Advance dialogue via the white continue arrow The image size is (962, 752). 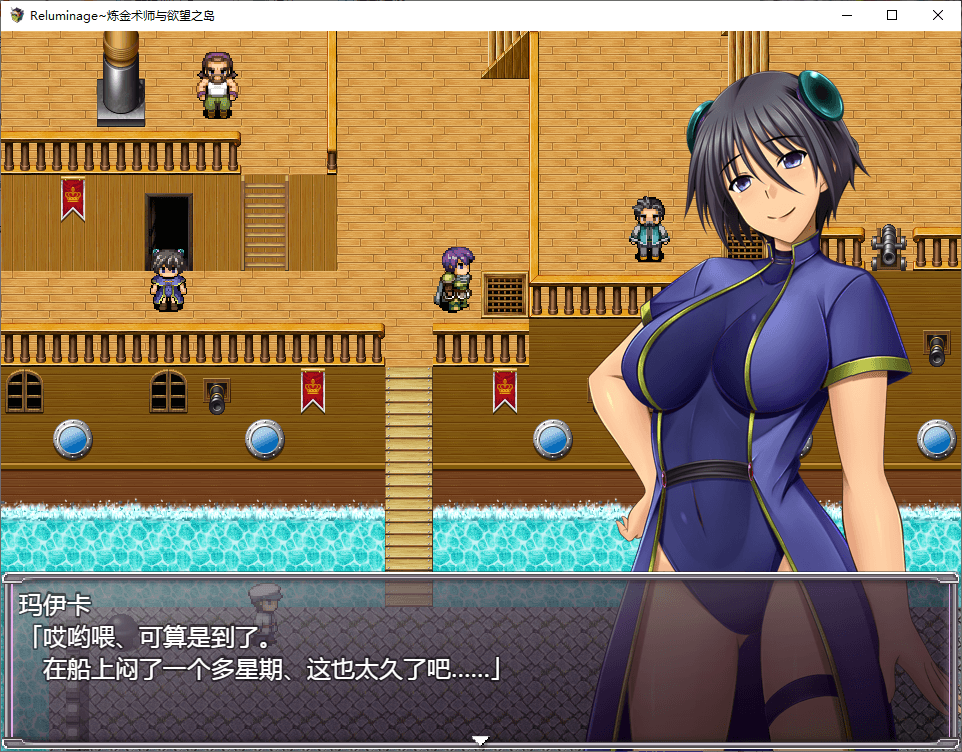pos(480,741)
